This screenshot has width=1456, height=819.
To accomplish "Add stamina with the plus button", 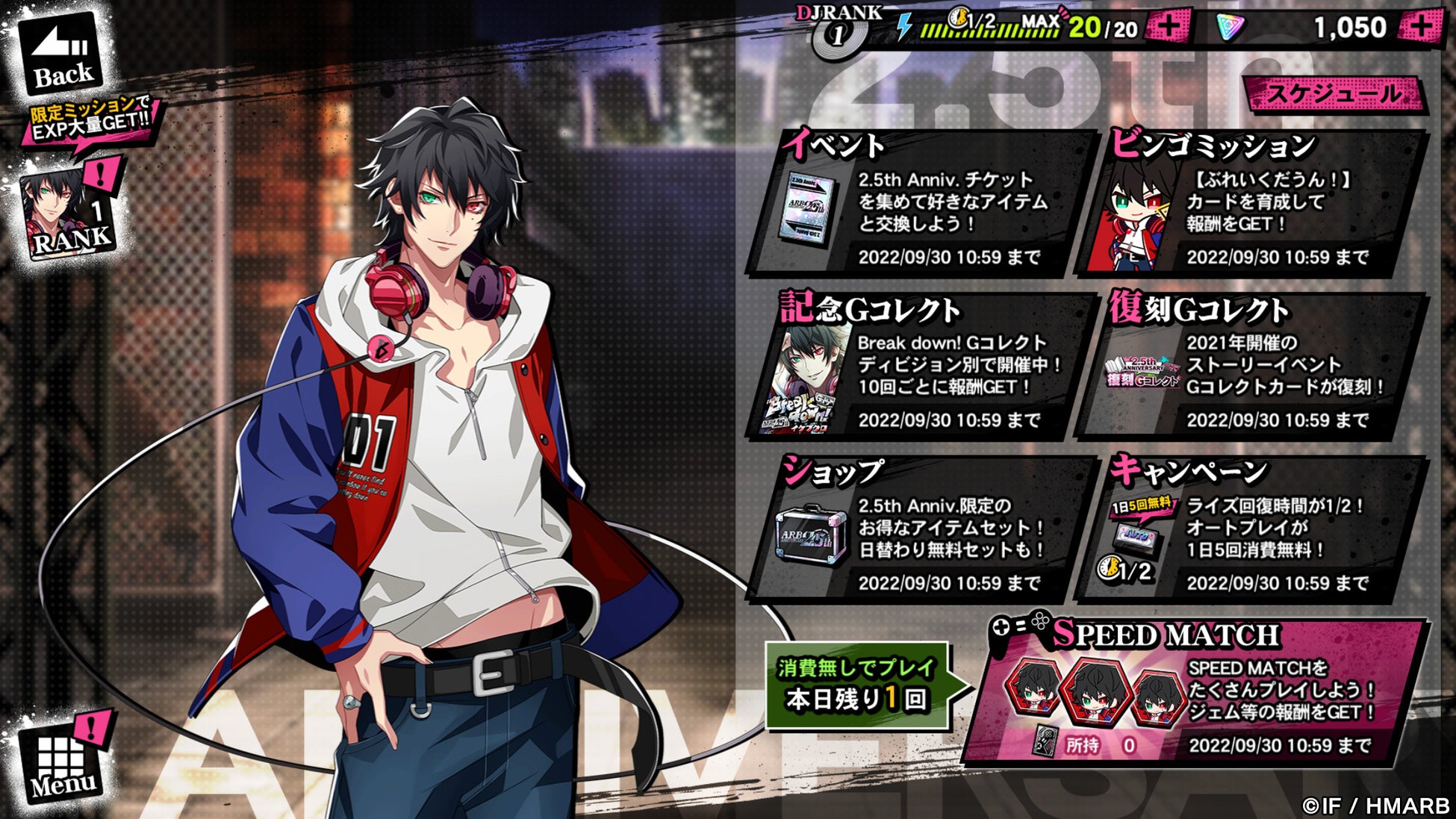I will (1169, 28).
